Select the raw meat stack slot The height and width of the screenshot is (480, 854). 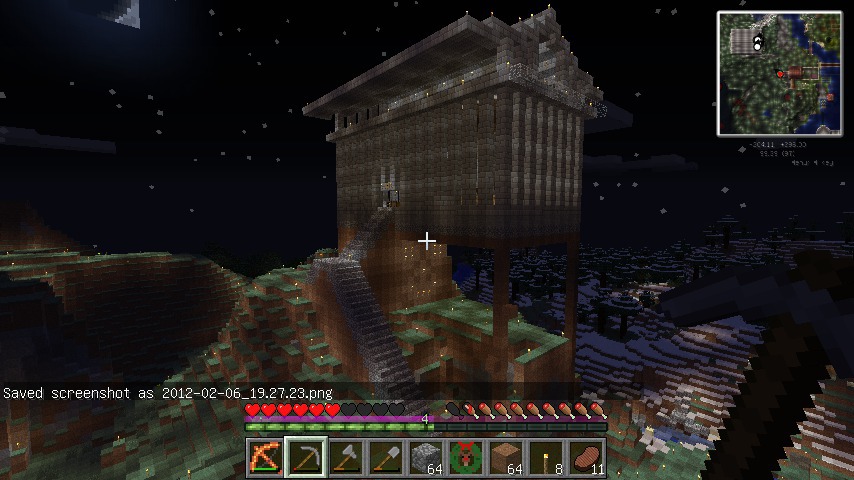pos(585,458)
